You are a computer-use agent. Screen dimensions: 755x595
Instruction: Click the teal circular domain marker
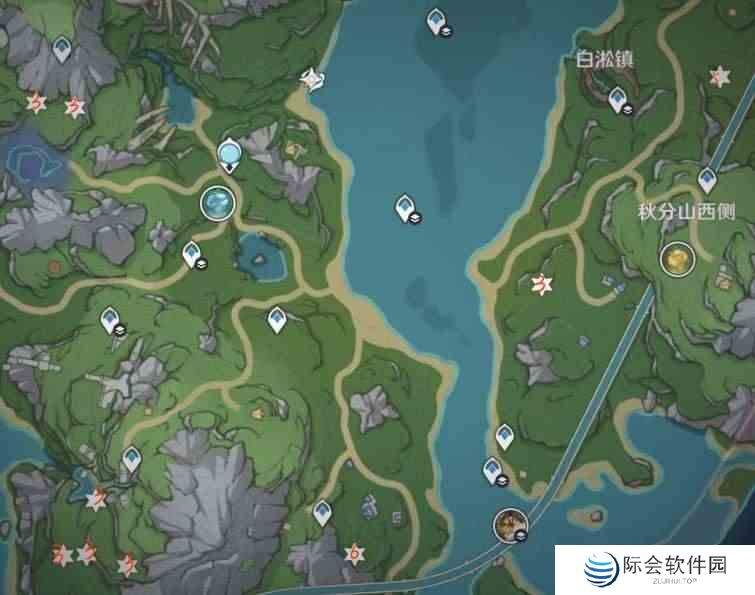(217, 203)
